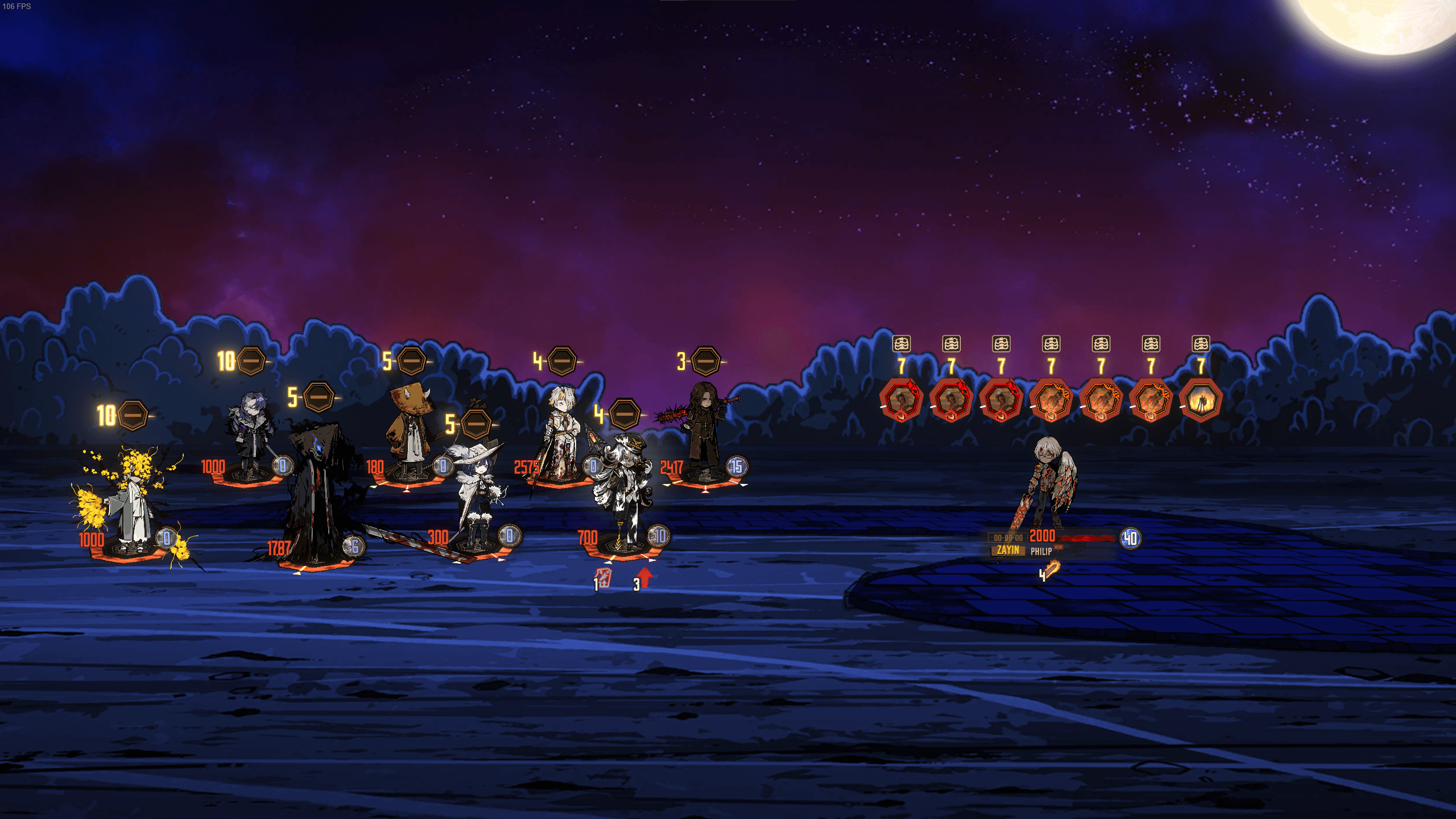Select the skill slot above the yellow-flower sinner

(133, 416)
